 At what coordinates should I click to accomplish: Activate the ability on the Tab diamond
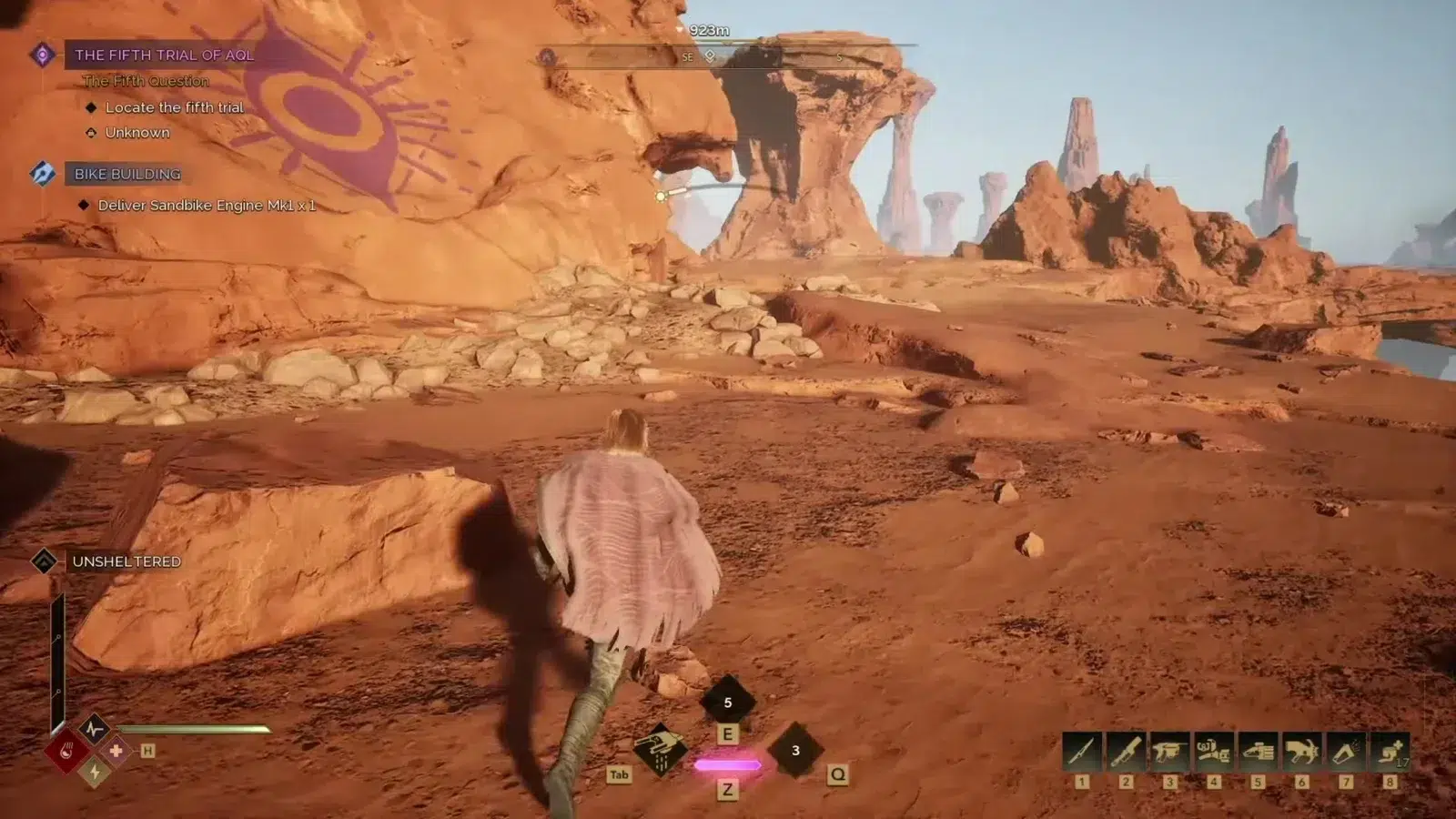point(661,750)
